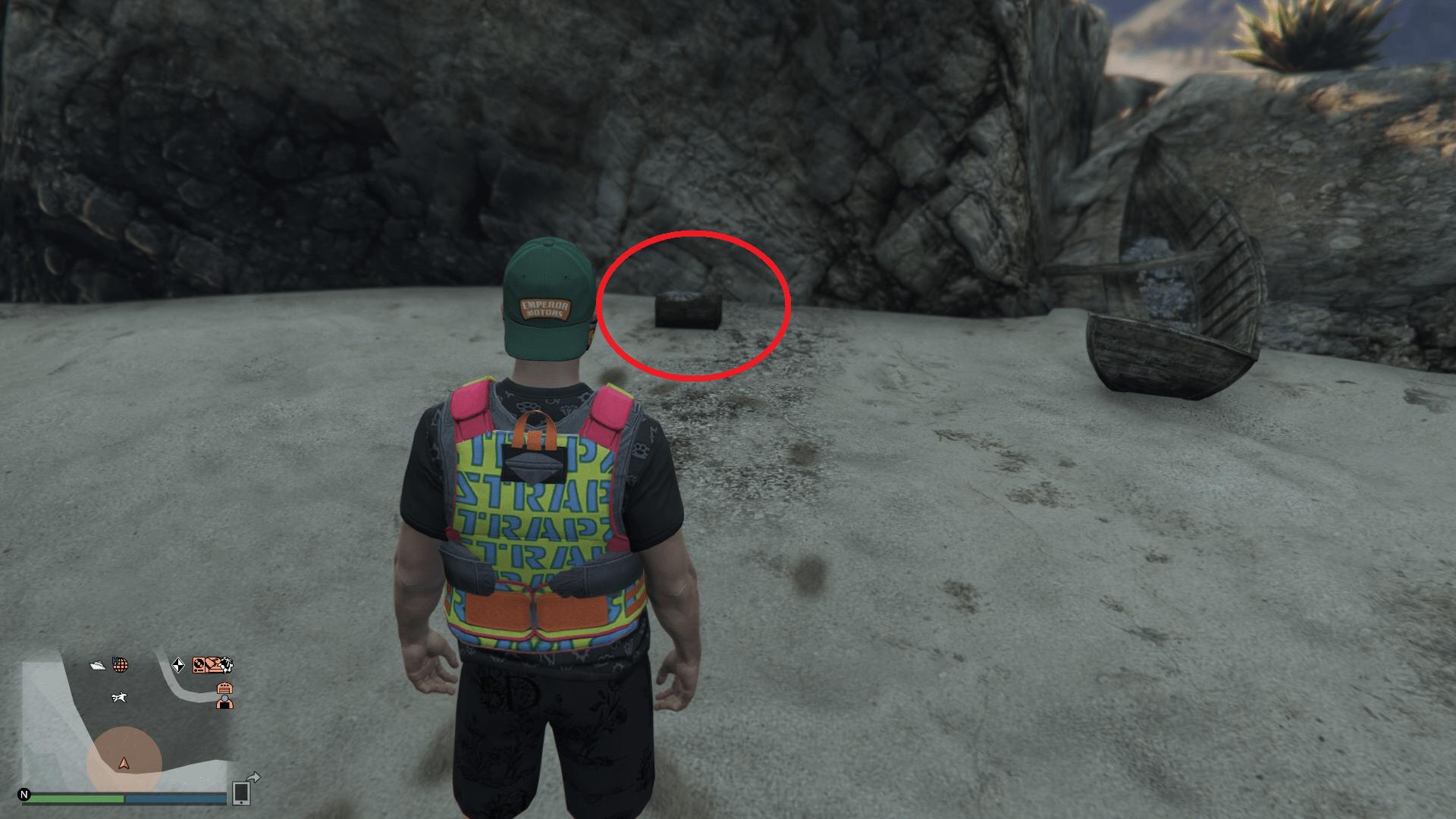Select the masked dealer person blip

[225, 703]
